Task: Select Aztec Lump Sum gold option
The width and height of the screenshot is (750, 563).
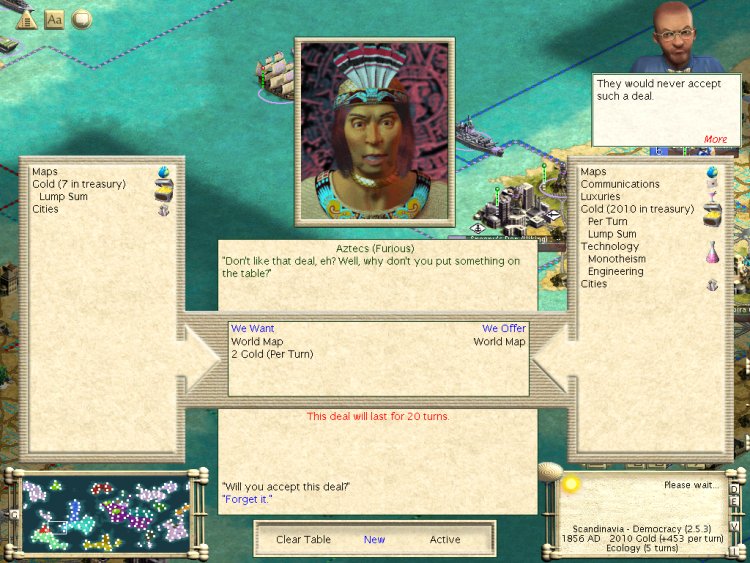Action: tap(63, 197)
